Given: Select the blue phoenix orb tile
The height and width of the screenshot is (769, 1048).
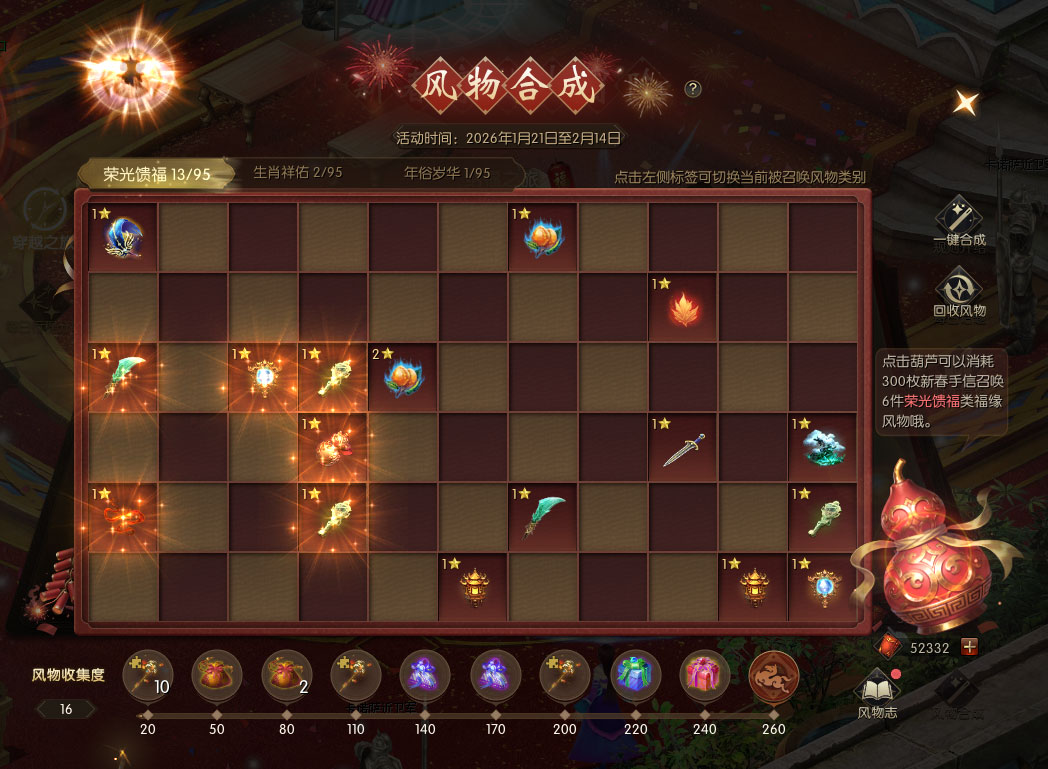Looking at the screenshot, I should tap(123, 237).
